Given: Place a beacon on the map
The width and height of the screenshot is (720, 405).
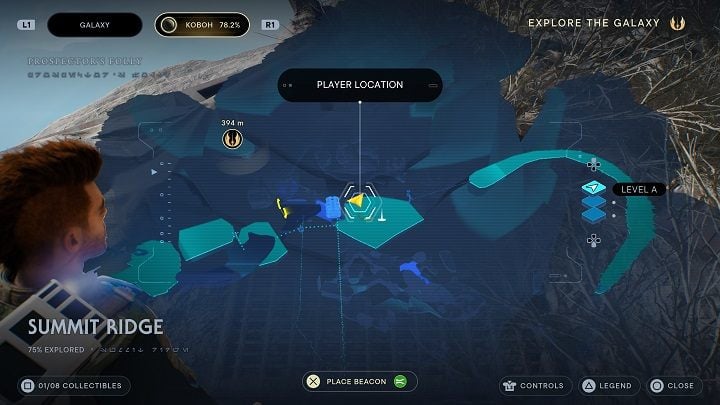Looking at the screenshot, I should (360, 381).
